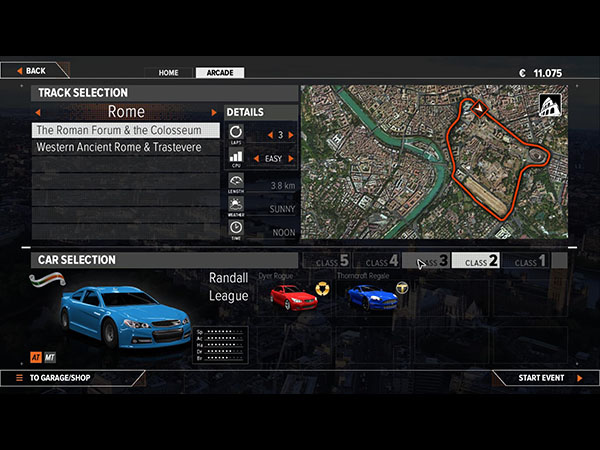
Task: Select the Class 4 car tab
Action: point(380,262)
